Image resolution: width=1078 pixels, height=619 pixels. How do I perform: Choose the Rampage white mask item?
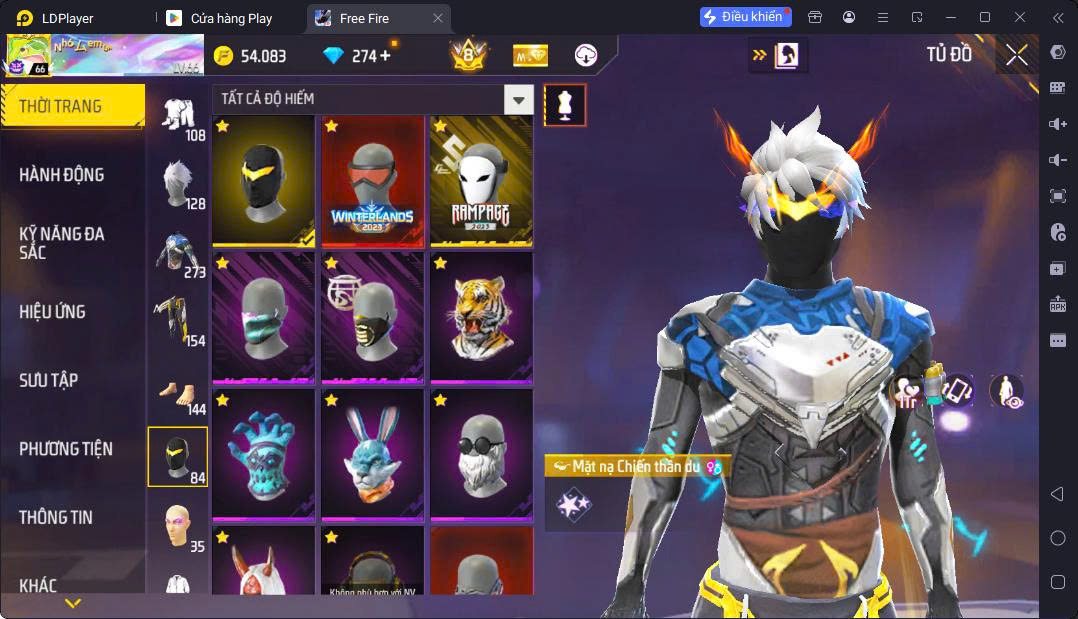click(482, 182)
